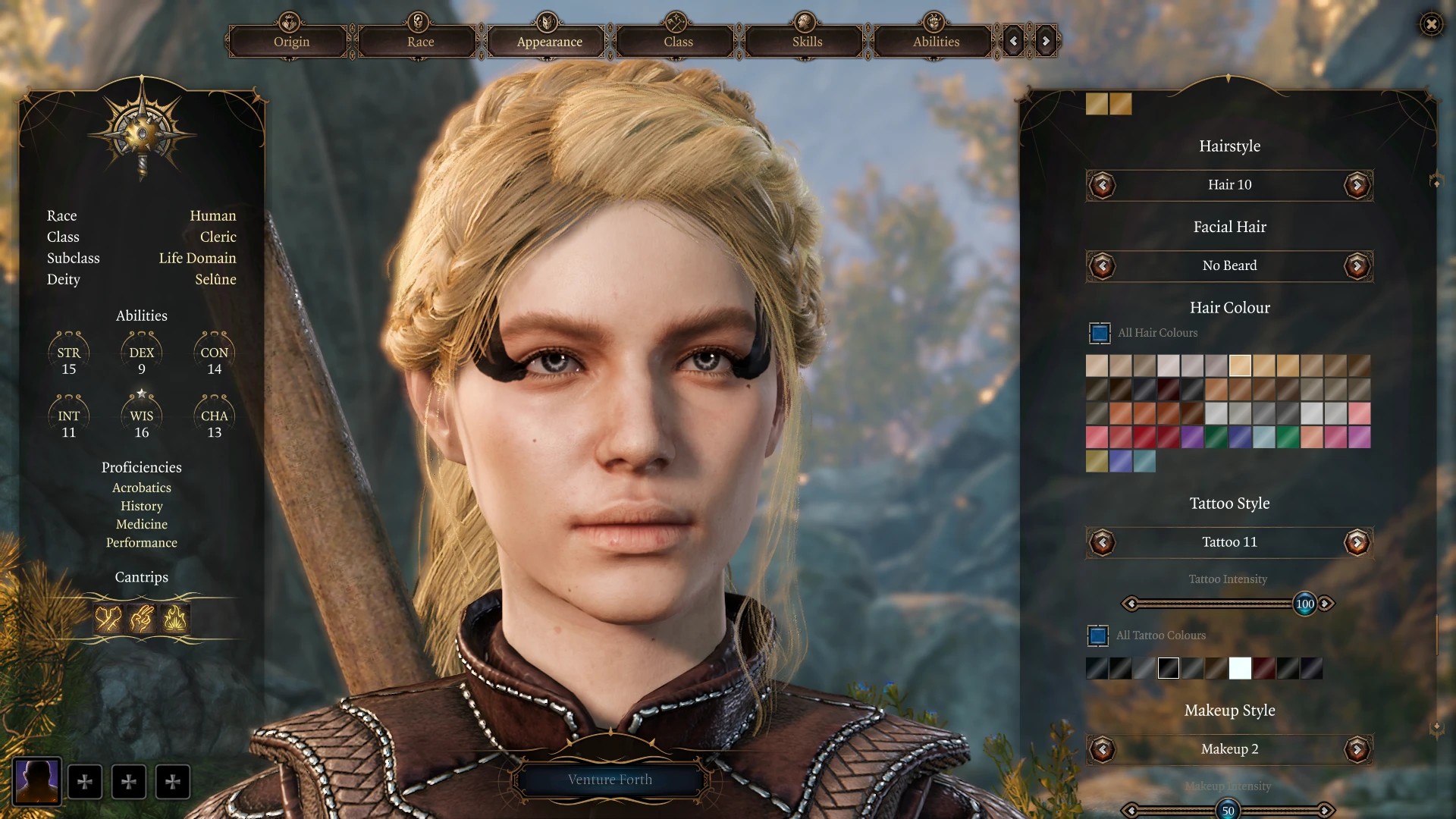Show the next tabs with right arrow
This screenshot has height=819, width=1456.
pos(1046,42)
